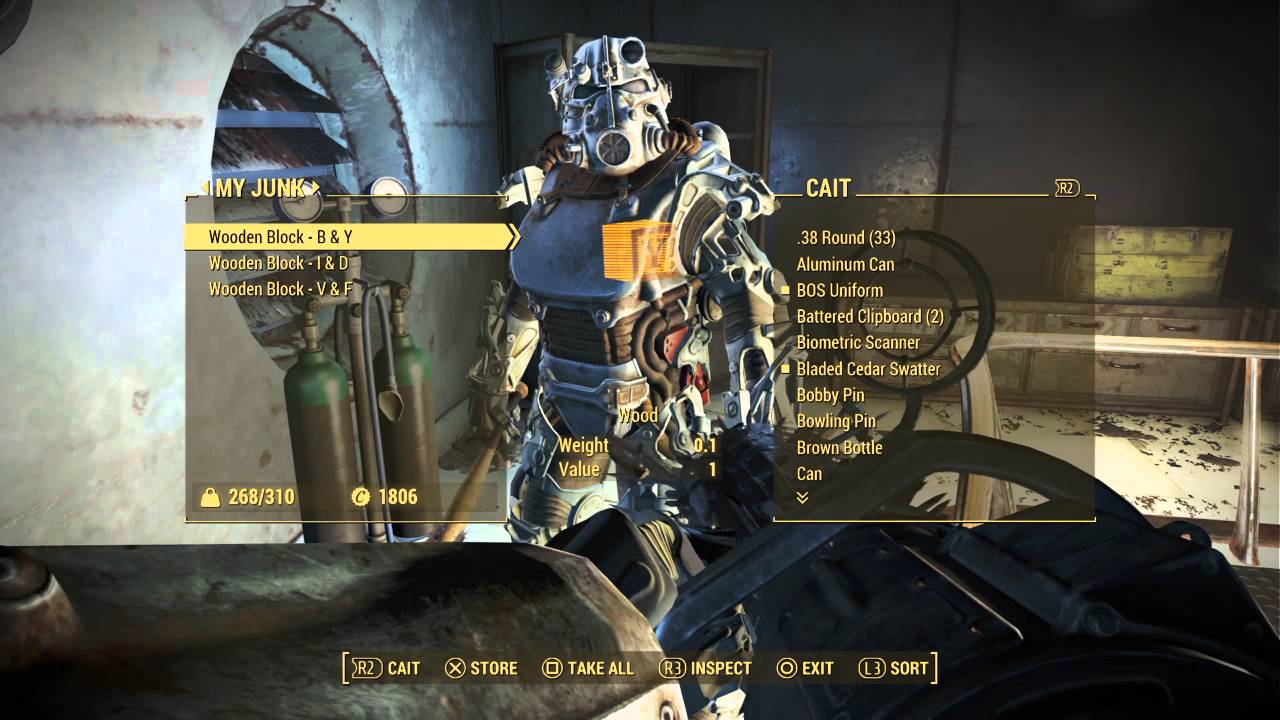Click EXIT to leave the trade menu

click(x=805, y=668)
